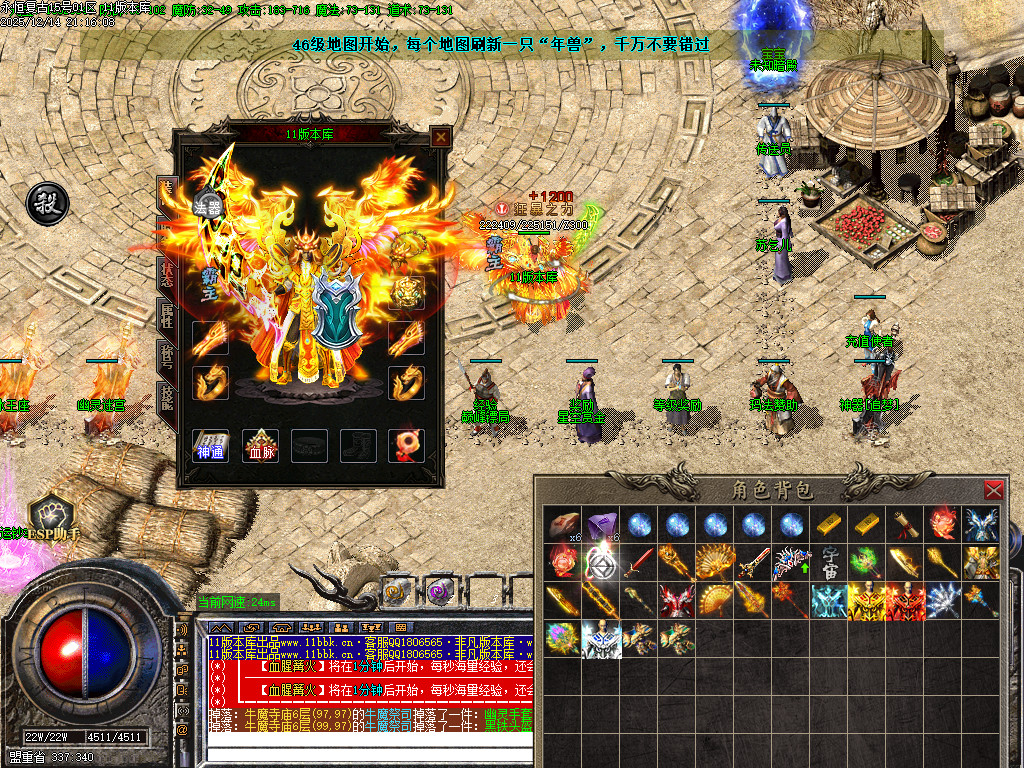Select the 血脉 bloodline slot
The width and height of the screenshot is (1024, 768).
[x=261, y=446]
